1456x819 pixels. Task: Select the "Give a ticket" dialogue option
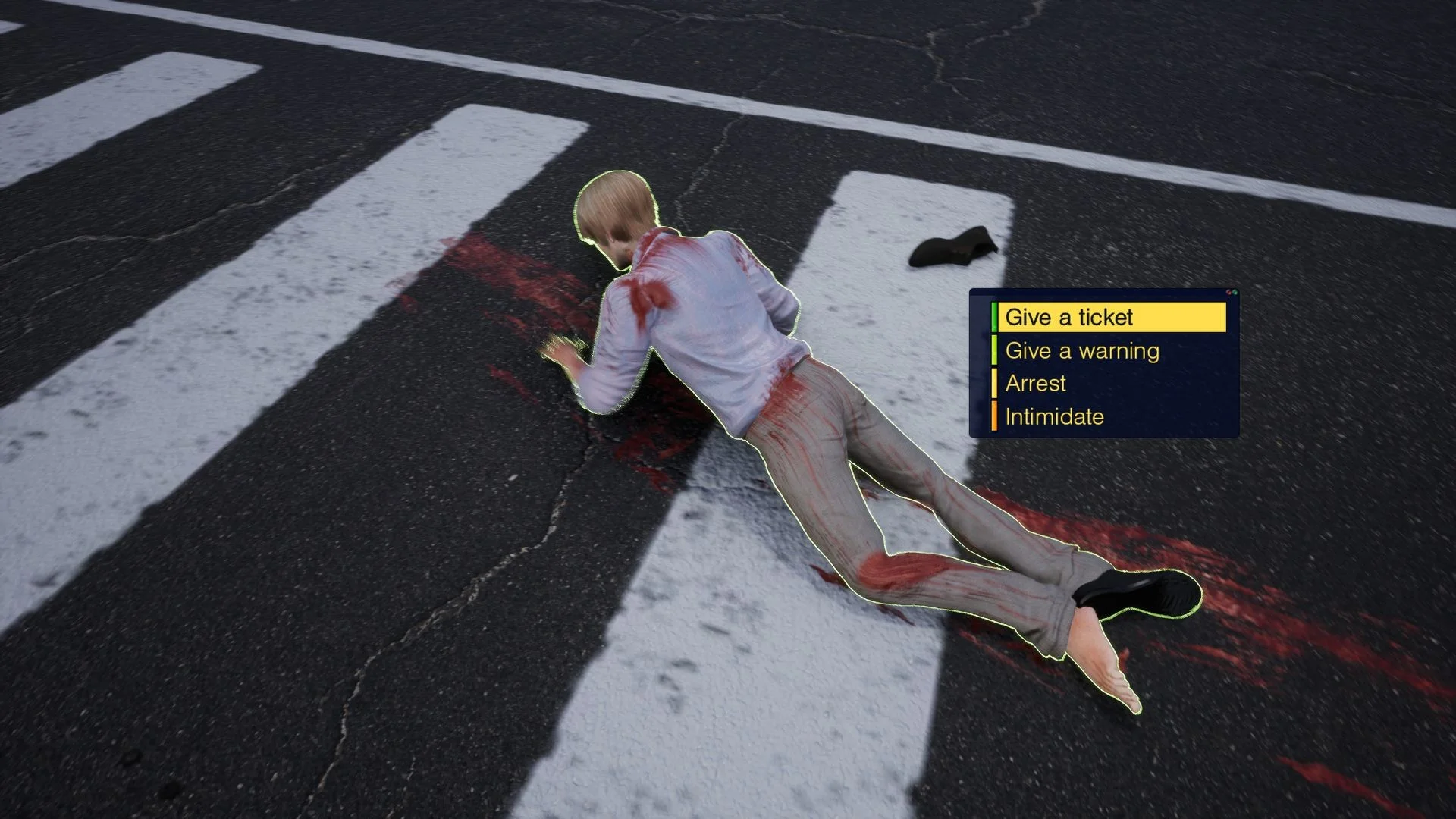(x=1069, y=317)
